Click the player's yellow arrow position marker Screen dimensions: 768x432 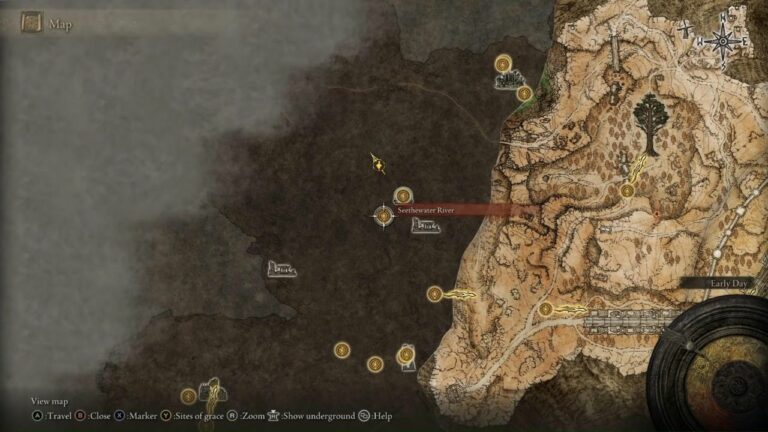pyautogui.click(x=378, y=164)
